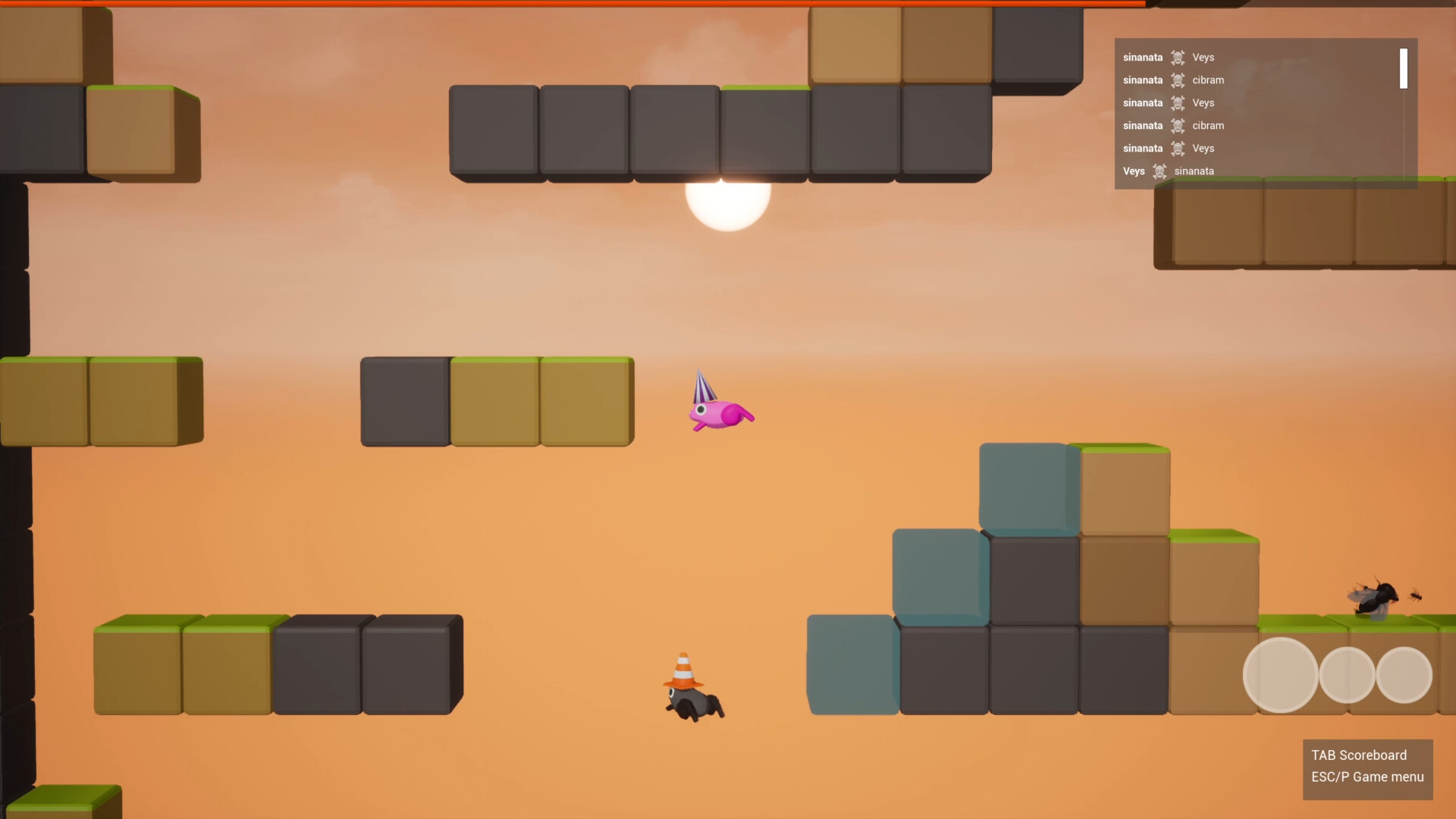Click the leftmost round egg on the platform

(x=1282, y=675)
